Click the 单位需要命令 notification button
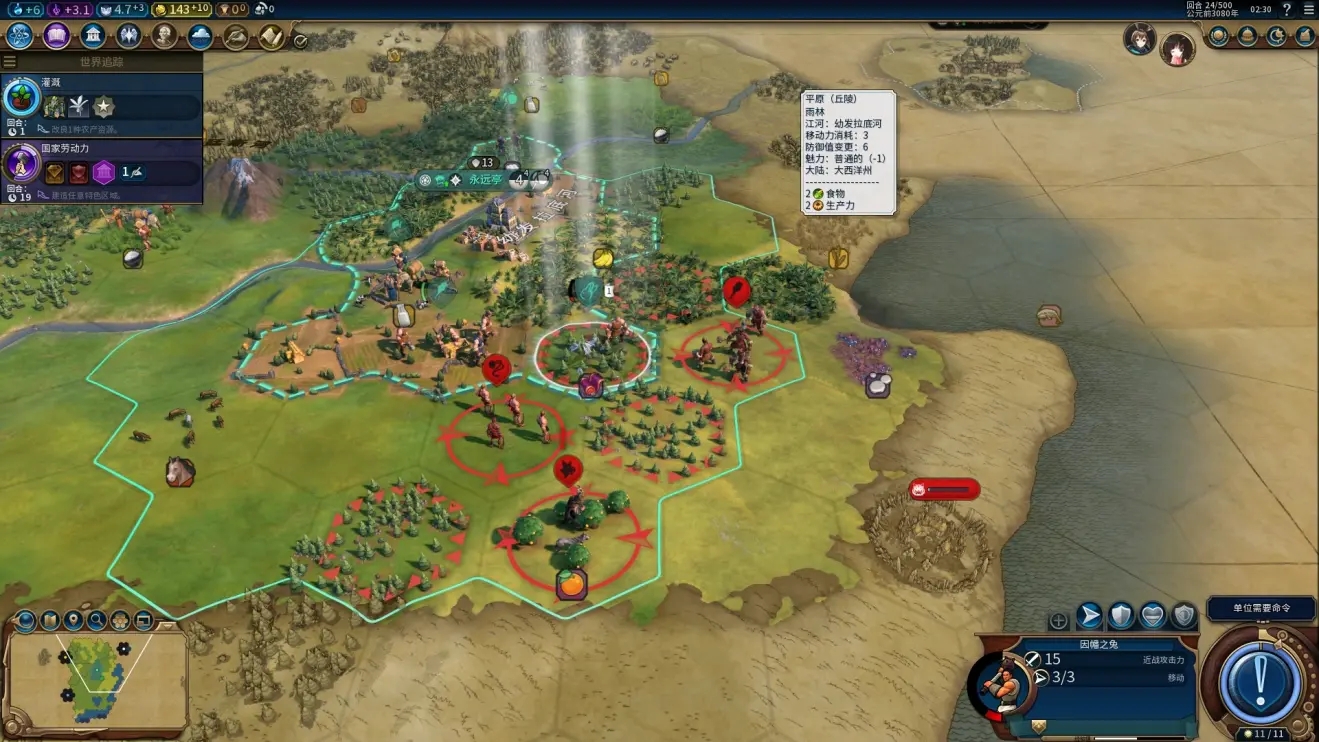 (1260, 608)
